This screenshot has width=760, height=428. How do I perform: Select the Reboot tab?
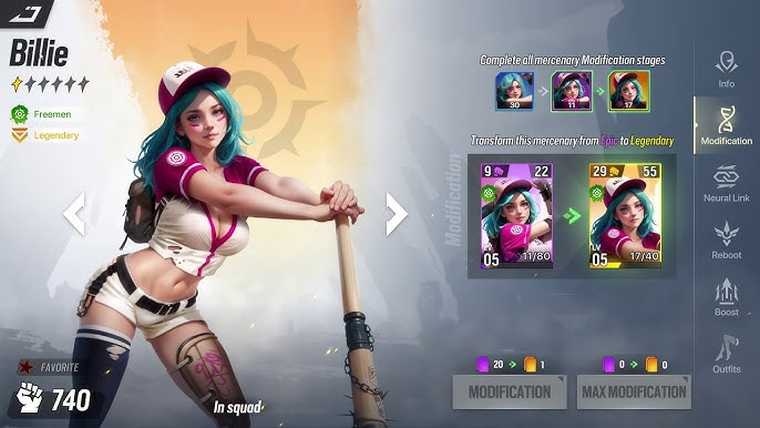(x=726, y=240)
